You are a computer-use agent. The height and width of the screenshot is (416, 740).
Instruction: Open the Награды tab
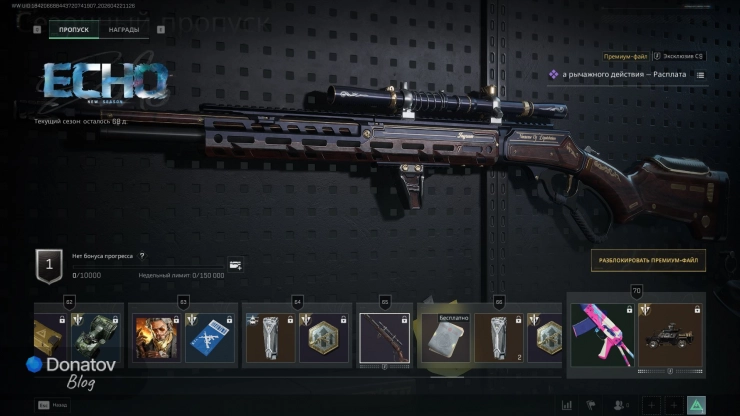click(x=124, y=30)
